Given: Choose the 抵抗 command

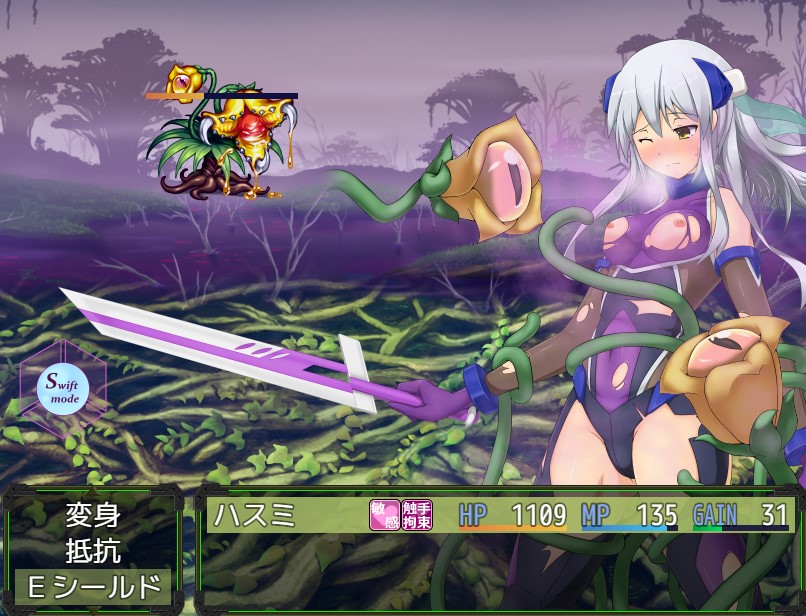Looking at the screenshot, I should coord(93,550).
